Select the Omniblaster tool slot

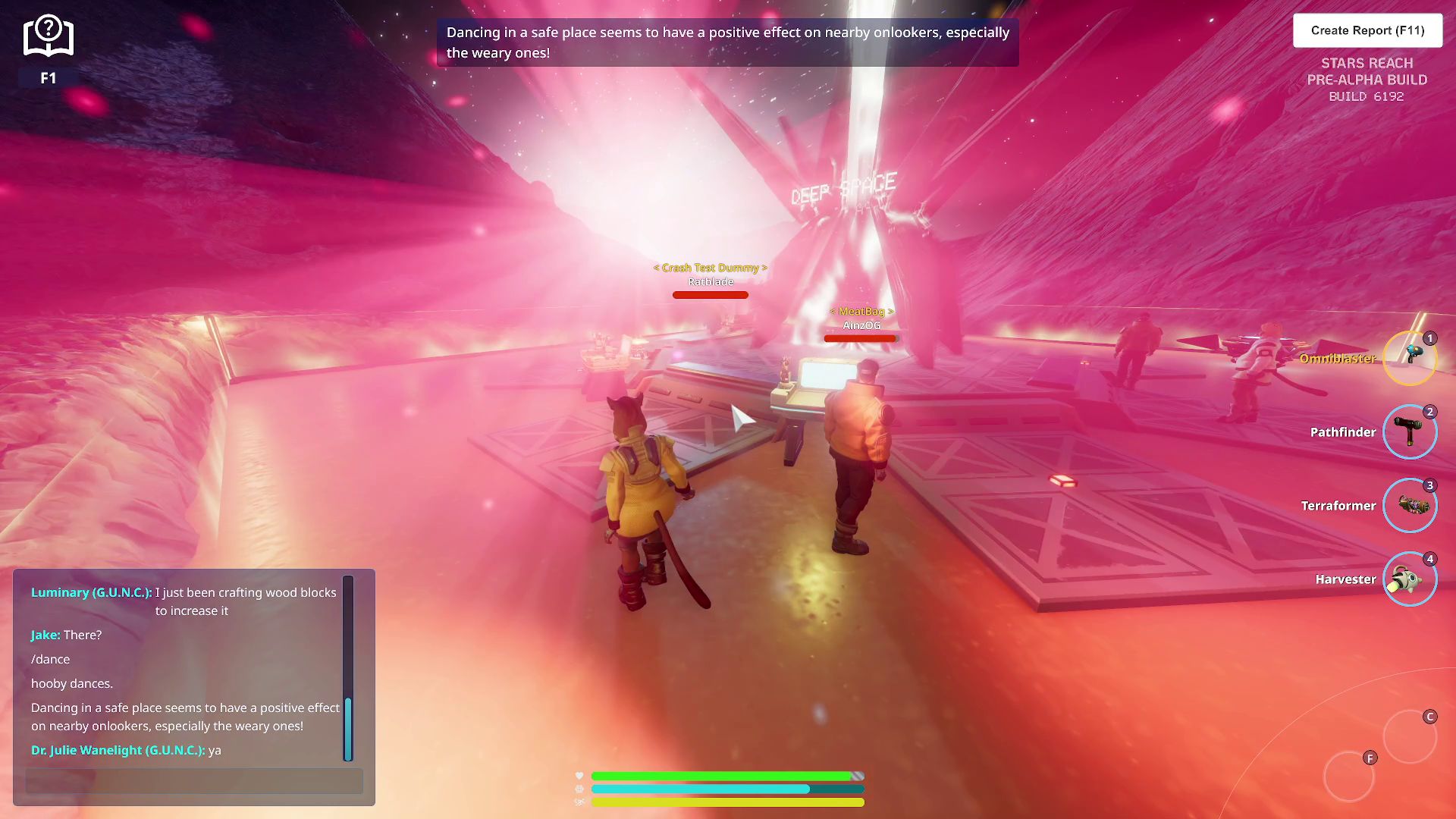coord(1409,358)
